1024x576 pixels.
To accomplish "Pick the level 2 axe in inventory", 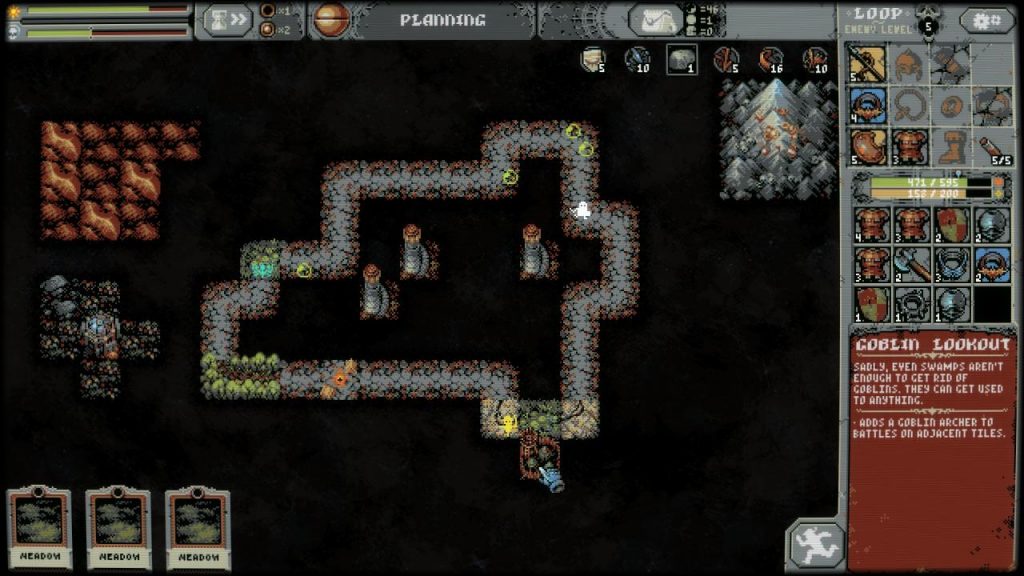I will pyautogui.click(x=910, y=264).
